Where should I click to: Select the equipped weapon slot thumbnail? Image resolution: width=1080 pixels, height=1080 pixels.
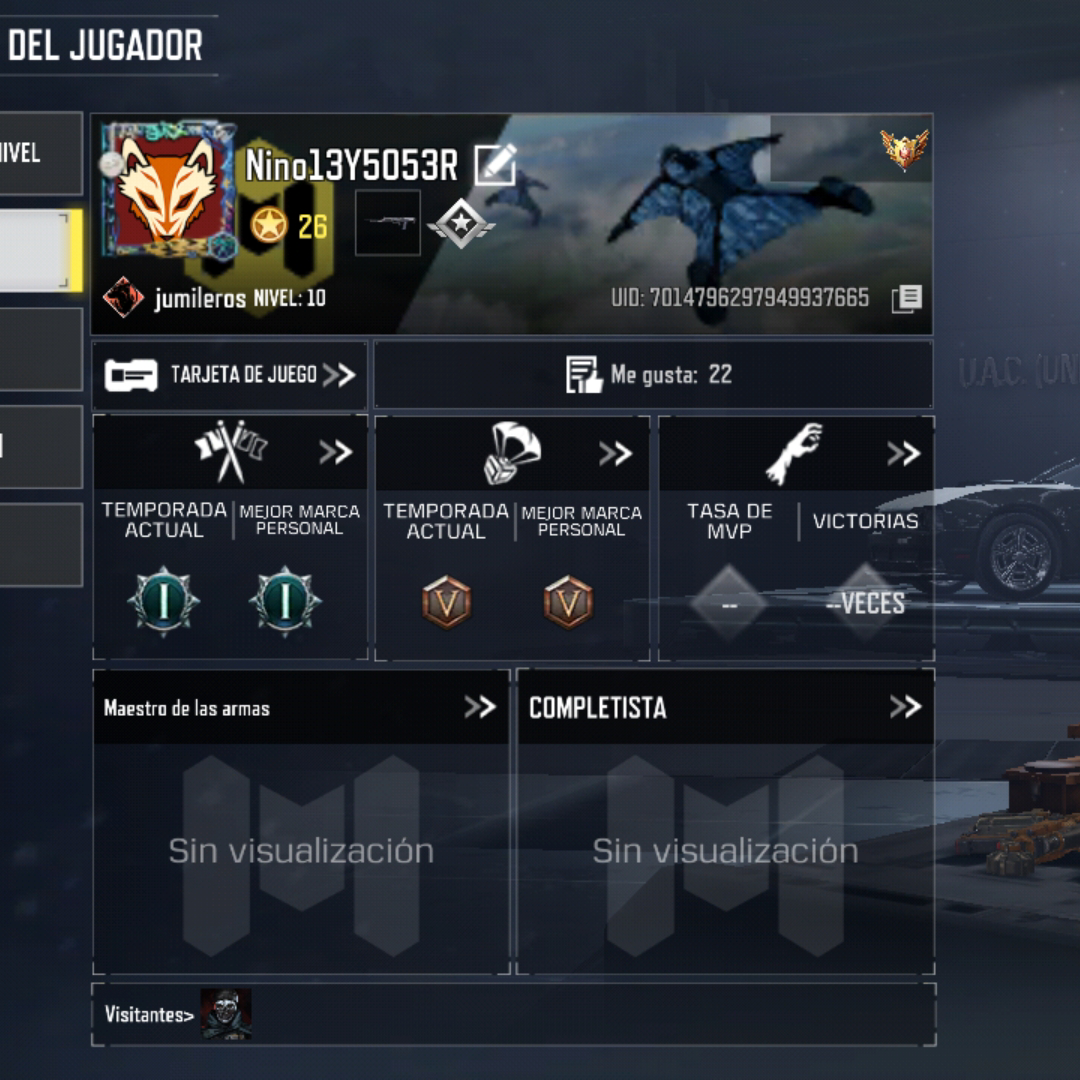tap(388, 223)
